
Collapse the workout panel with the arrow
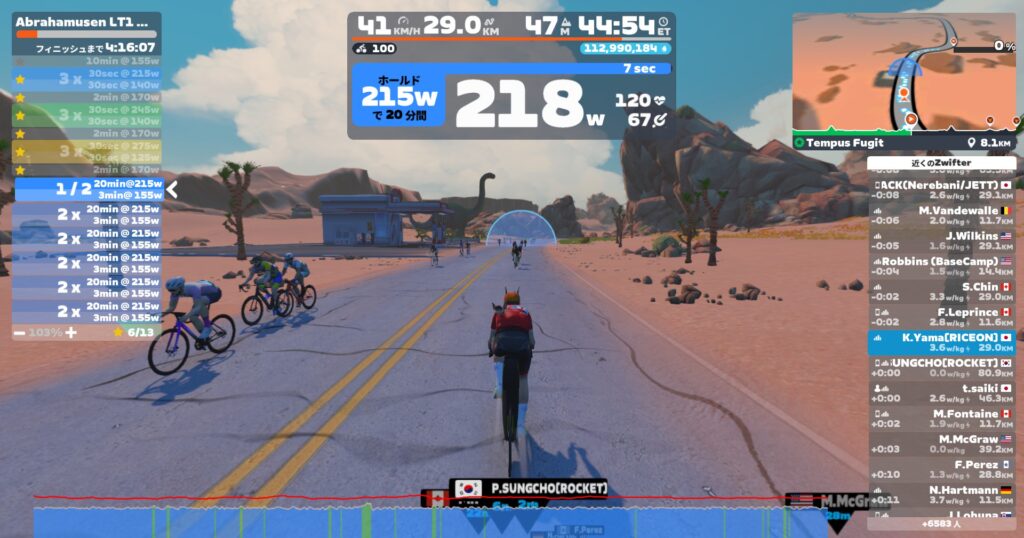pos(171,189)
